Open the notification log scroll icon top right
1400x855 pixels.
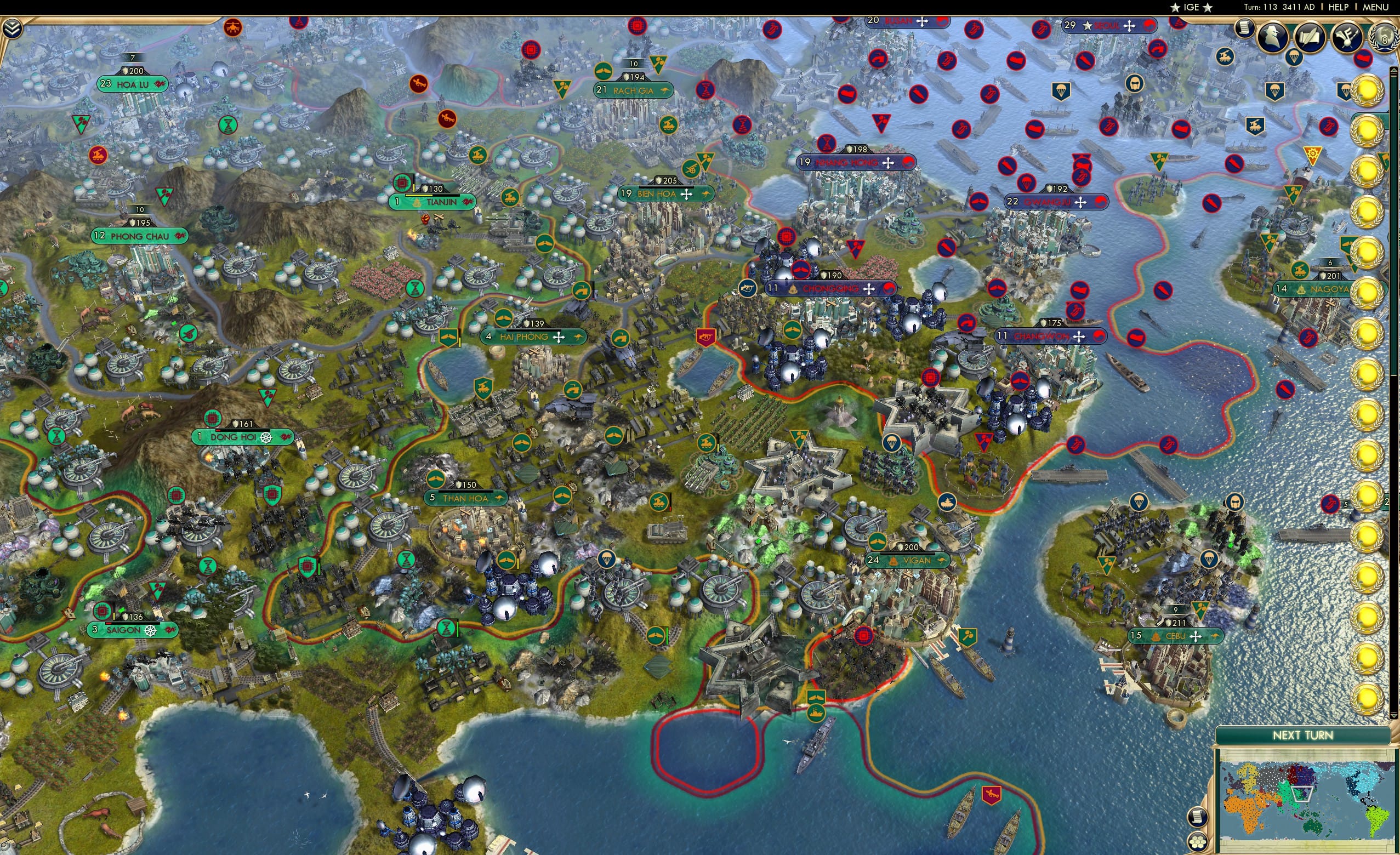tap(1244, 29)
